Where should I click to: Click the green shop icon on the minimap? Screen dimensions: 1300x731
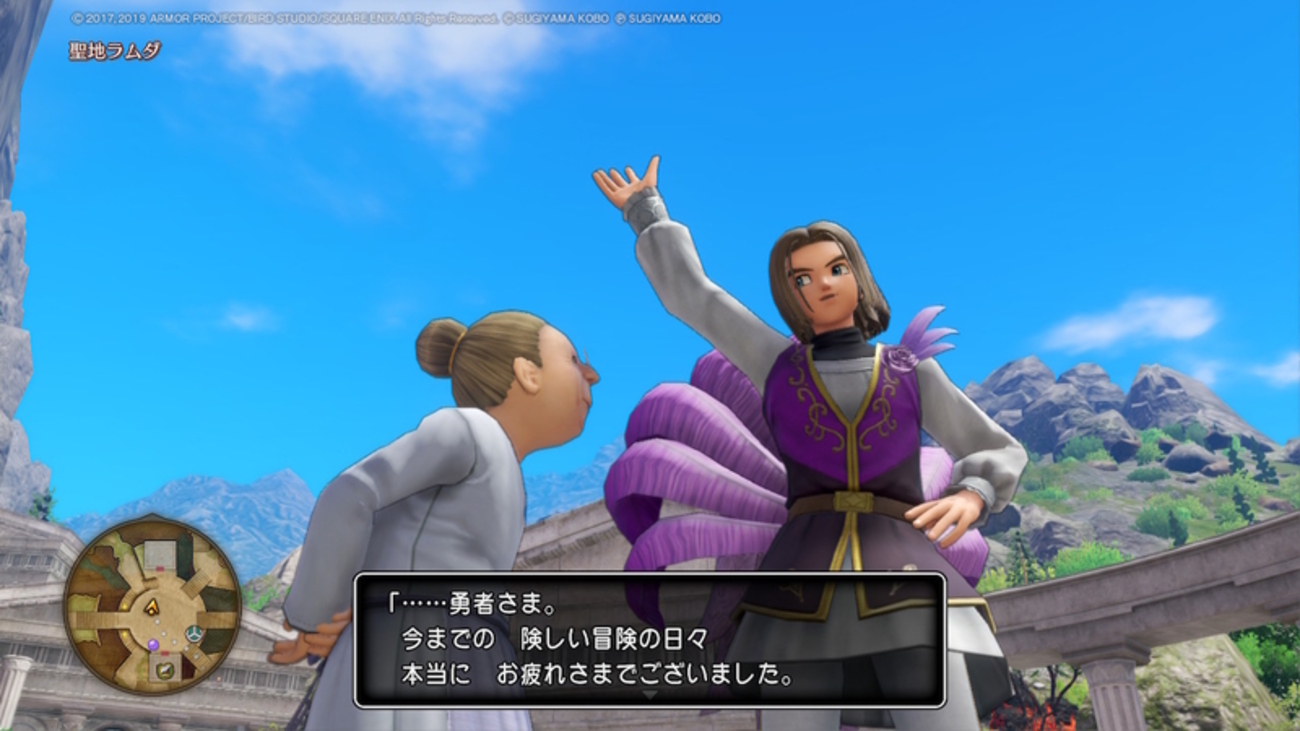tap(167, 669)
